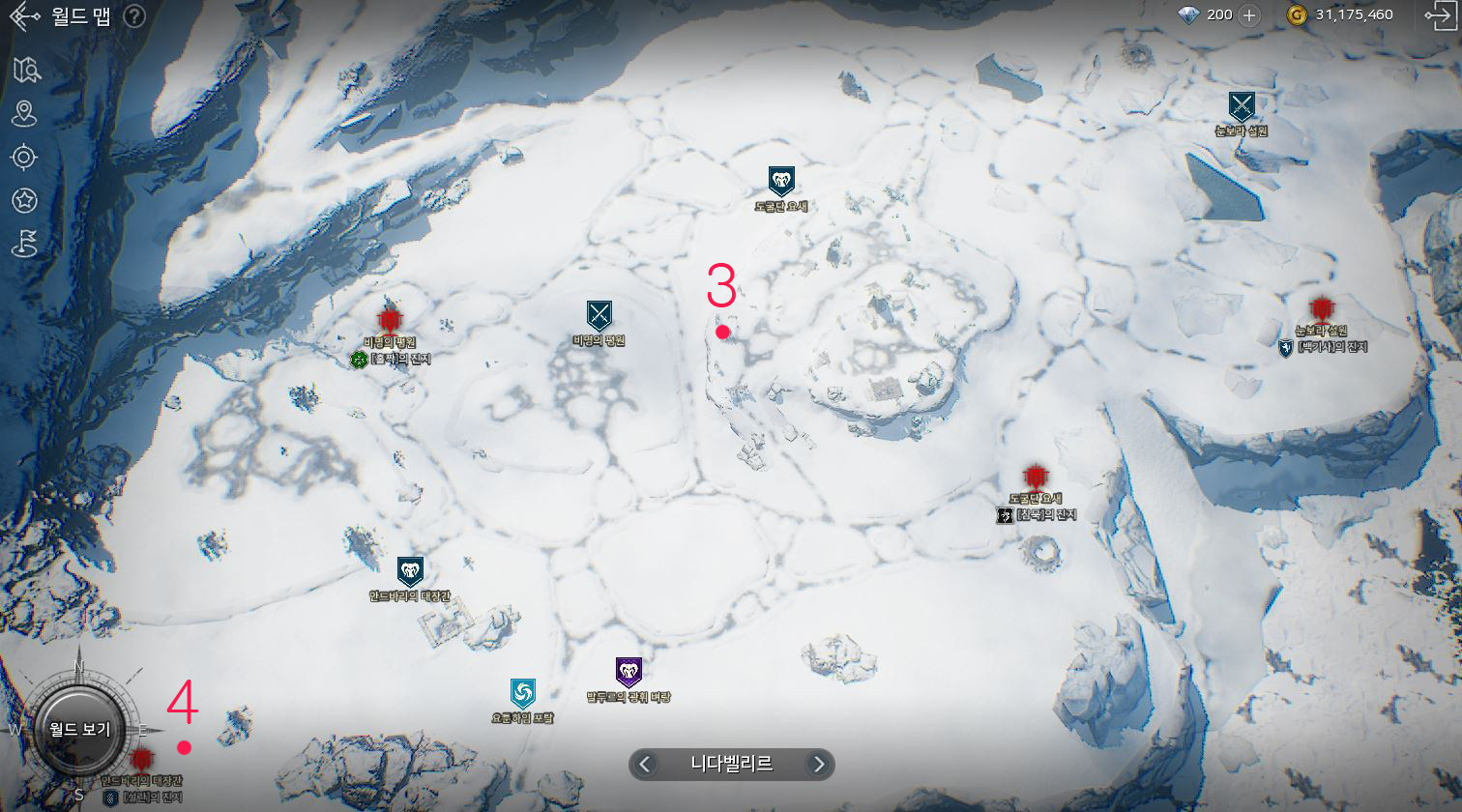The image size is (1462, 812).
Task: Go back using the arrow beside 월드 맵
Action: [23, 16]
